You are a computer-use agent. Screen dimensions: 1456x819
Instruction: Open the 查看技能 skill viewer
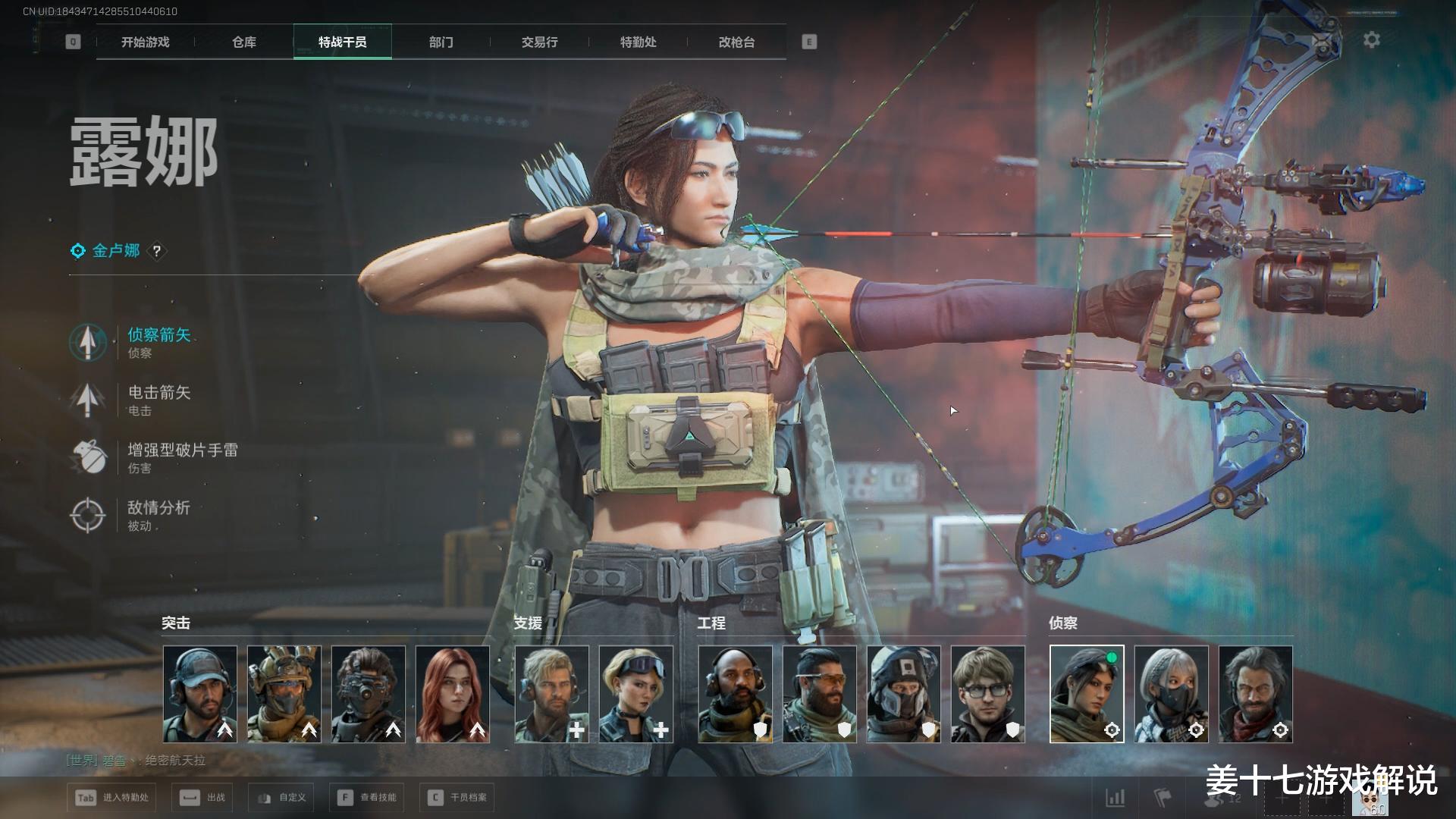coord(368,798)
